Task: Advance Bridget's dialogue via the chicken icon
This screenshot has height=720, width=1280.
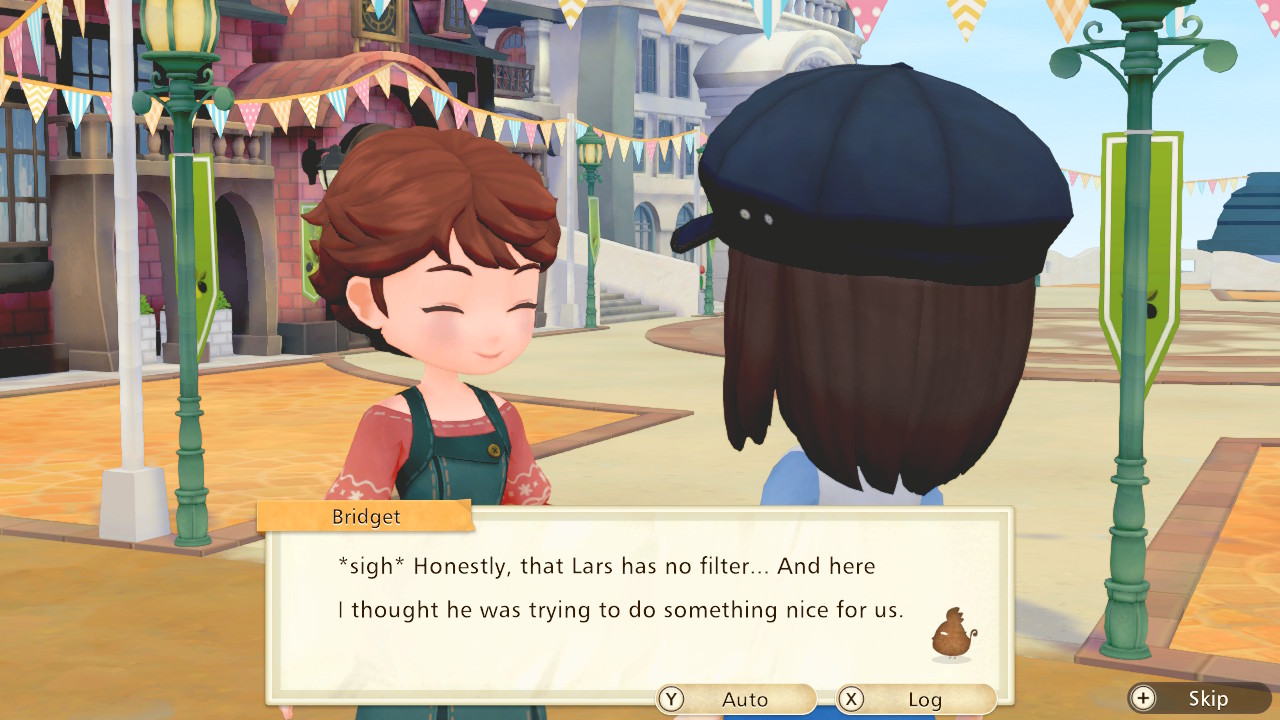Action: 952,634
